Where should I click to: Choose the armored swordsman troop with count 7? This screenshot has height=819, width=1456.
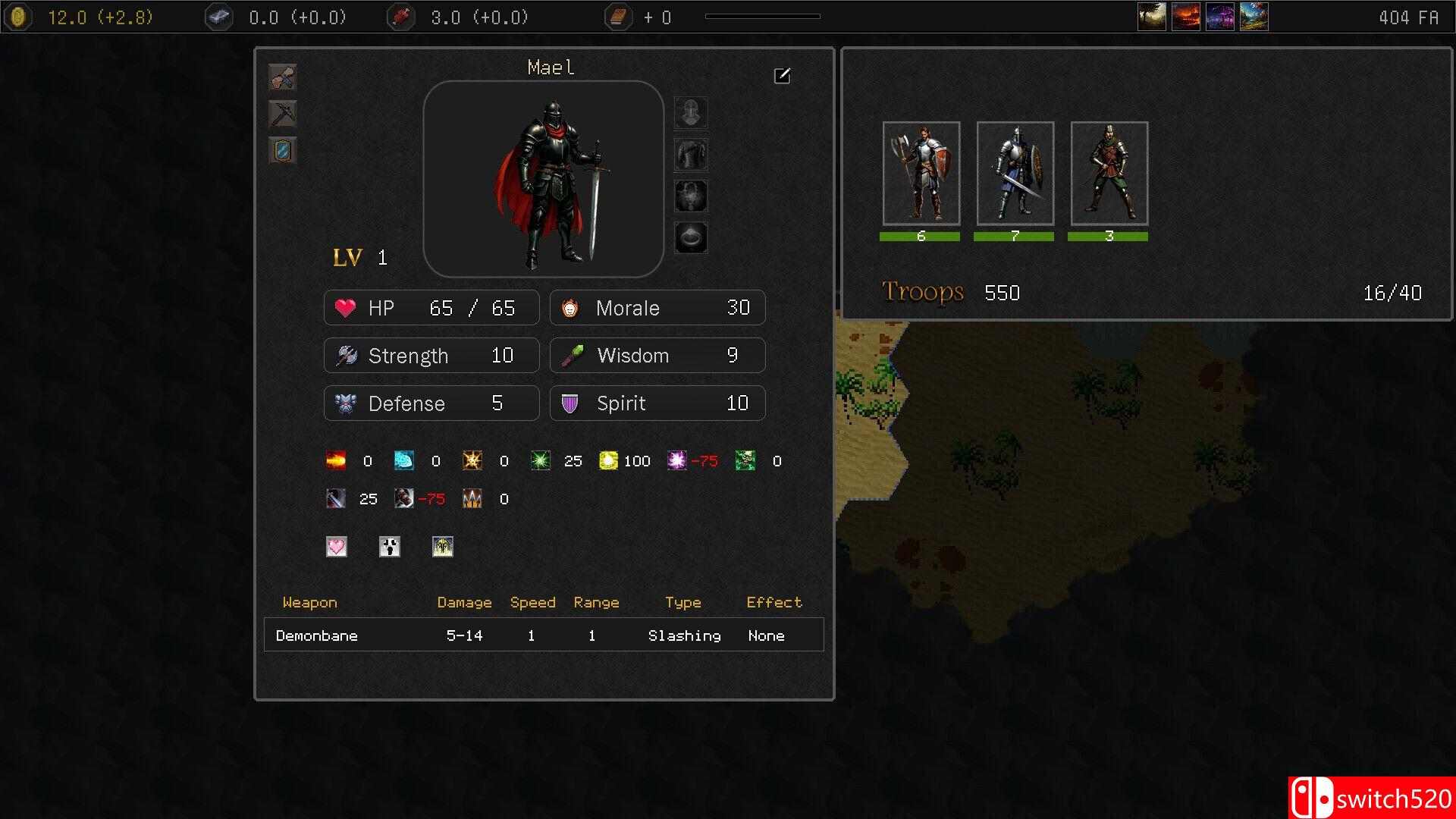pyautogui.click(x=1015, y=174)
